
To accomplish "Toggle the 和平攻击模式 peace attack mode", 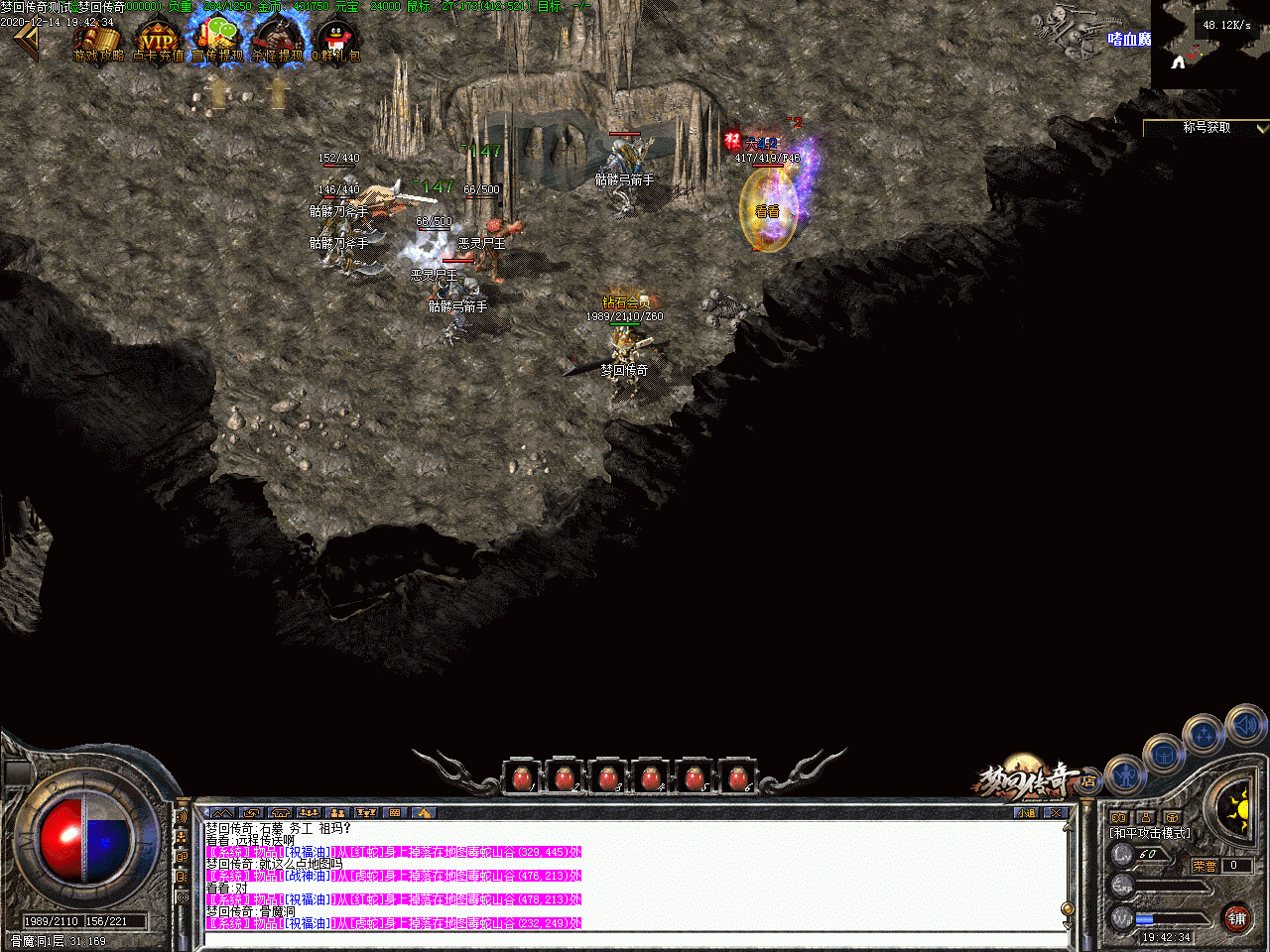I will click(x=1149, y=834).
